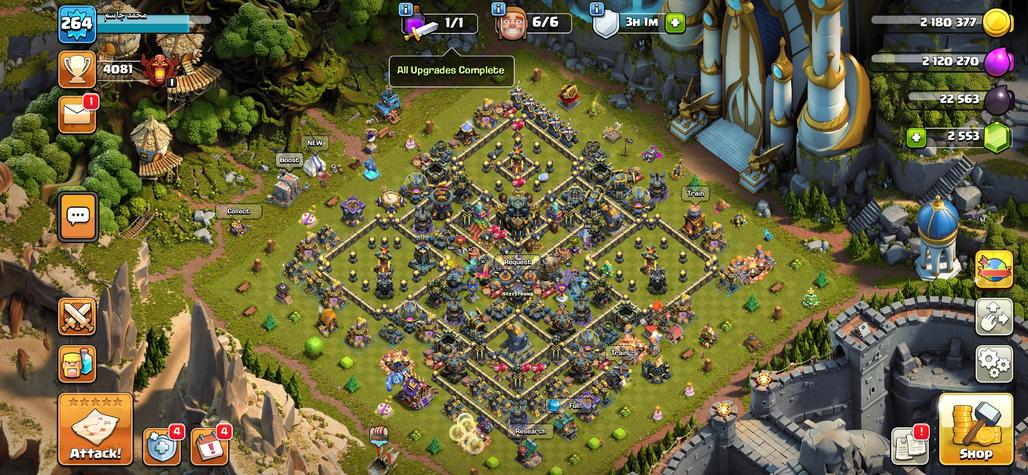1028x475 pixels.
Task: Open the mail inbox envelope
Action: click(77, 115)
